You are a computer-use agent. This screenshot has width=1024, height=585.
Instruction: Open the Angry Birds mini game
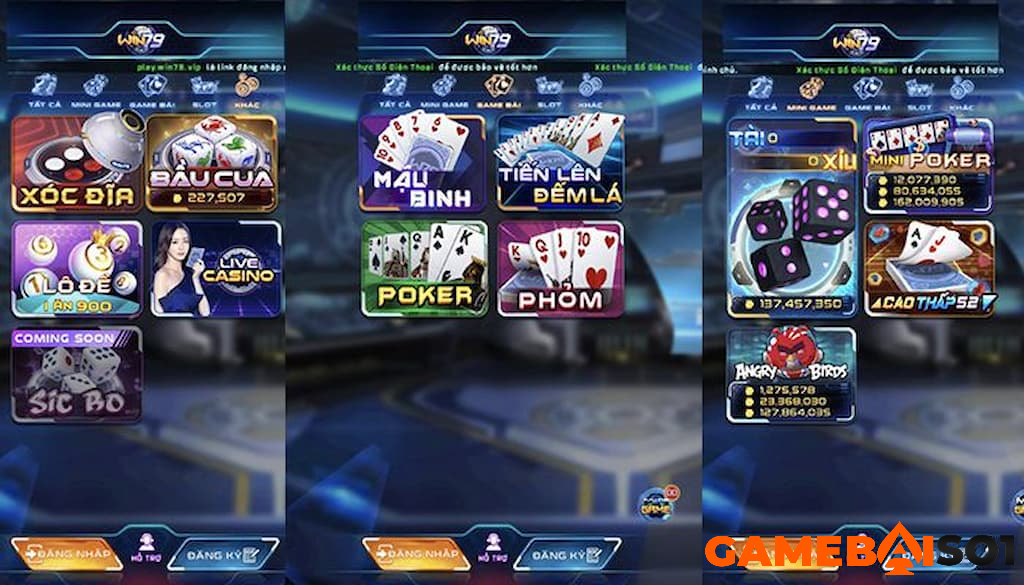coord(791,374)
